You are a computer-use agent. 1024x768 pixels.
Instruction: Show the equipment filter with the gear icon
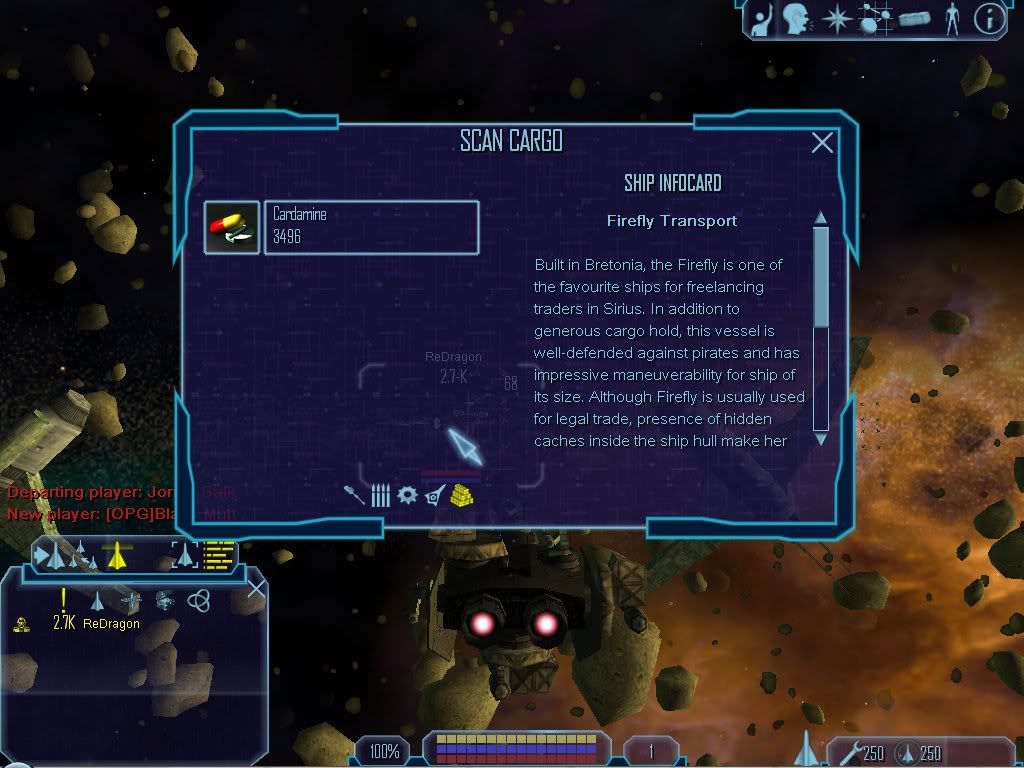tap(407, 495)
